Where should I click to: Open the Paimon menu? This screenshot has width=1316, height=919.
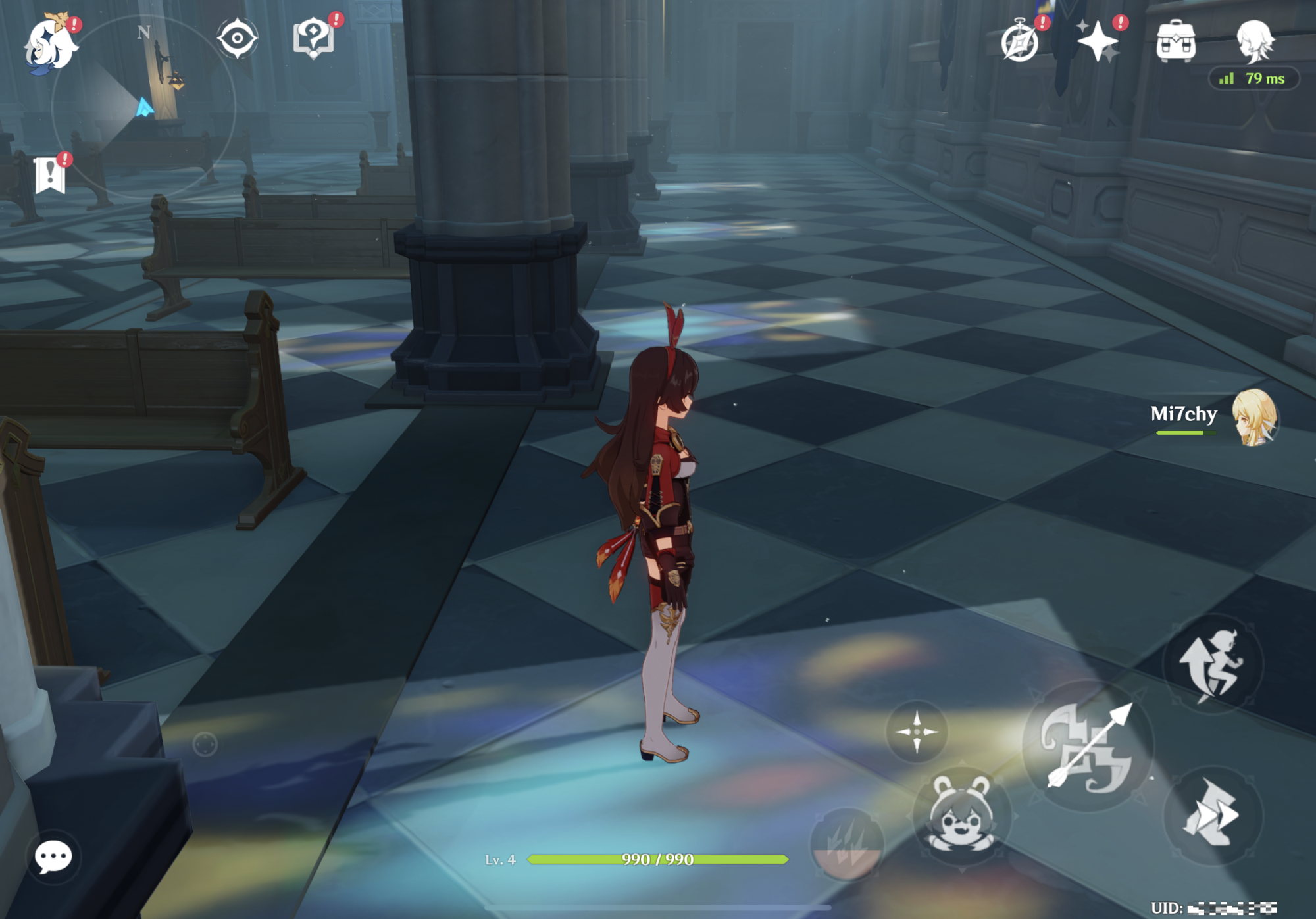(49, 45)
